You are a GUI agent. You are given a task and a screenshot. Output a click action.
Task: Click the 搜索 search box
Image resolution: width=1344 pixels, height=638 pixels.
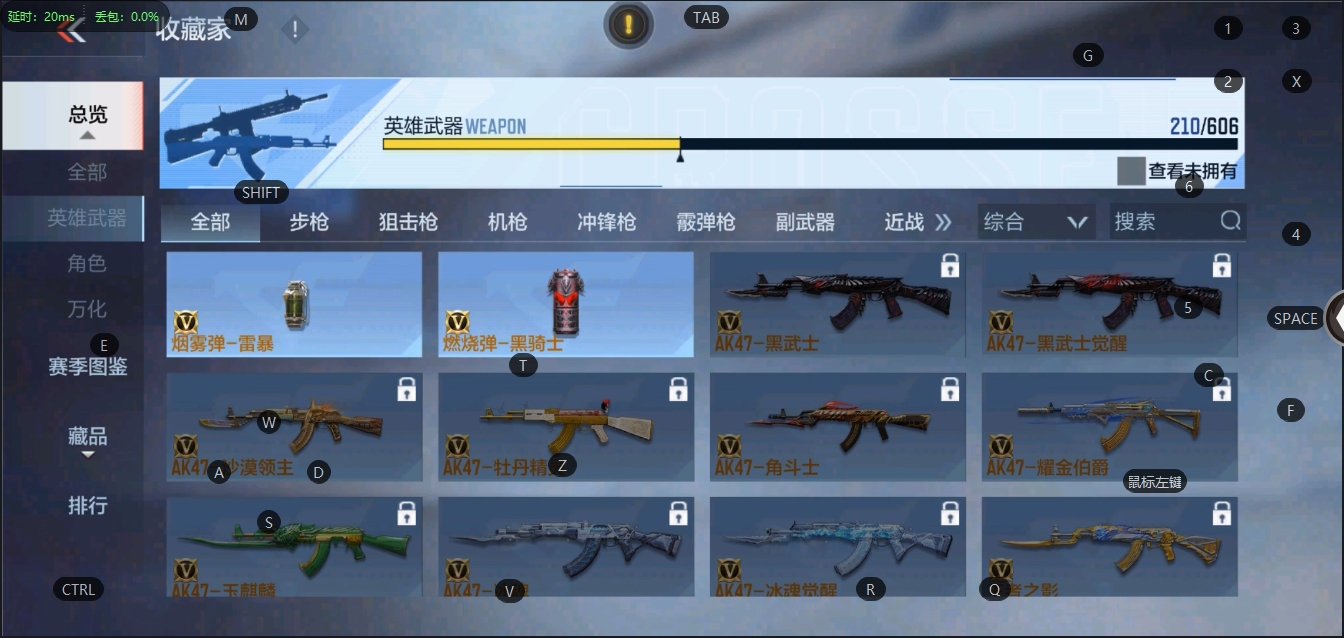coord(1165,222)
